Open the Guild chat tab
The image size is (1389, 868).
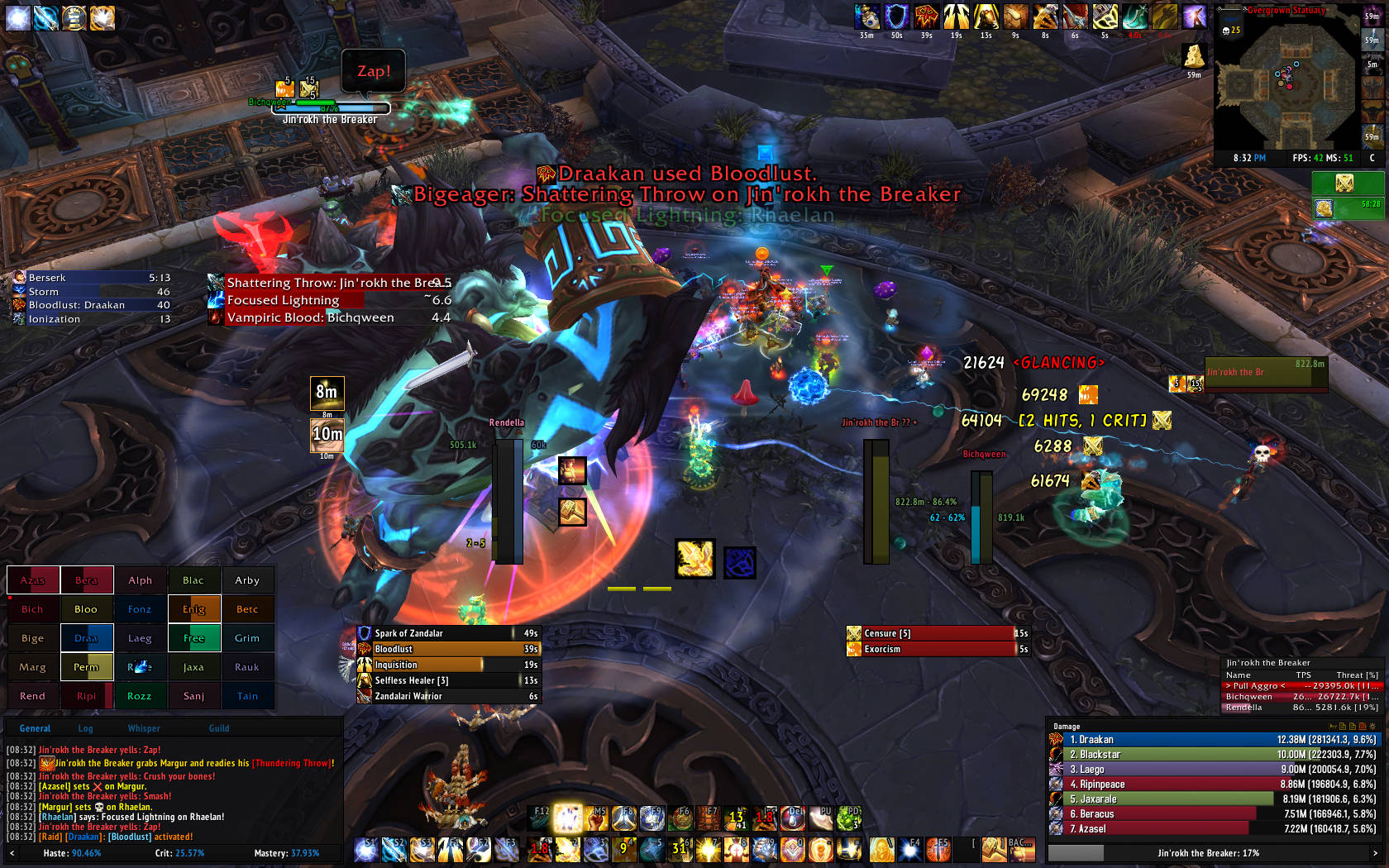point(219,728)
